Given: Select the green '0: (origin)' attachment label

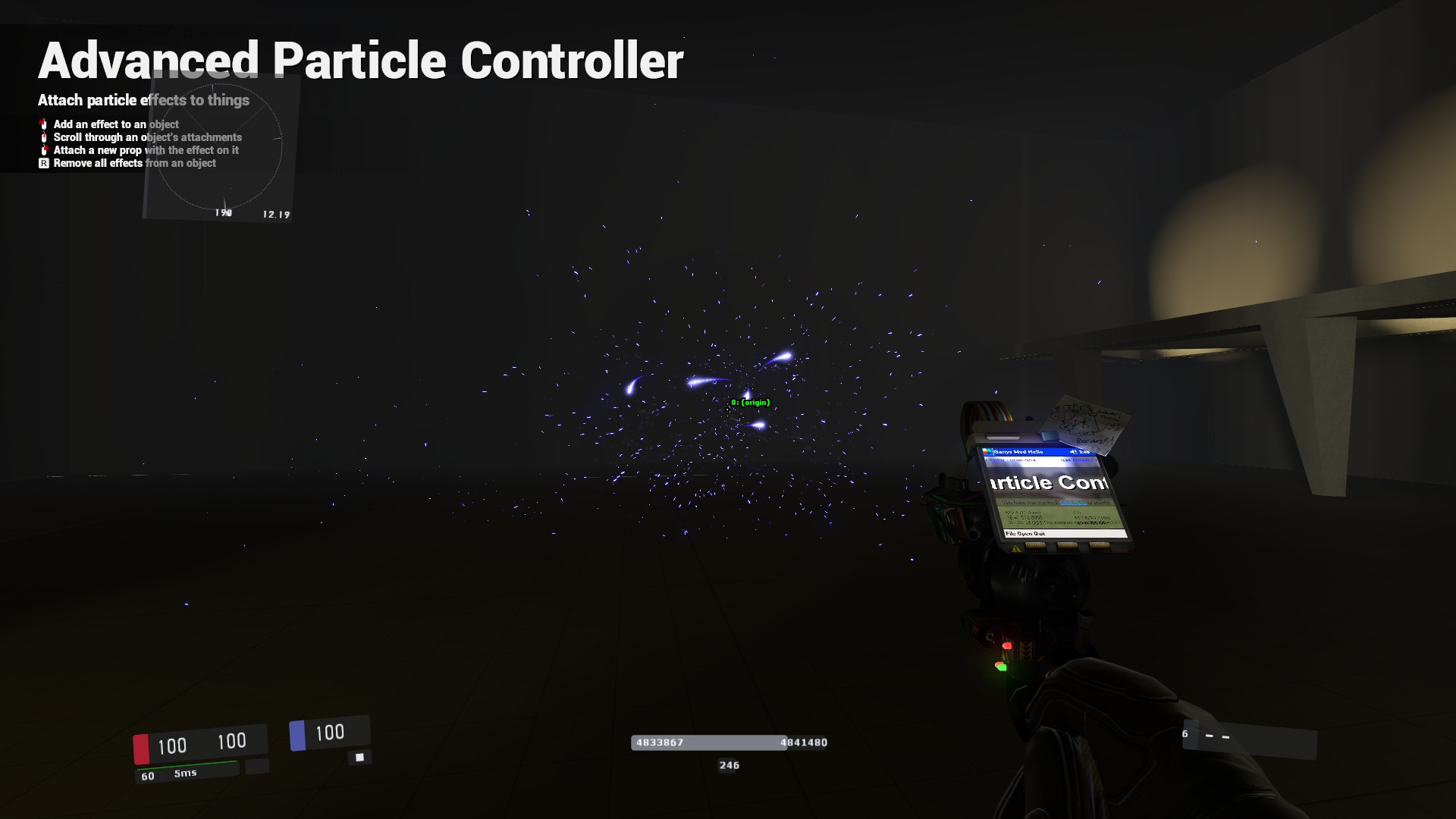Looking at the screenshot, I should coord(749,403).
